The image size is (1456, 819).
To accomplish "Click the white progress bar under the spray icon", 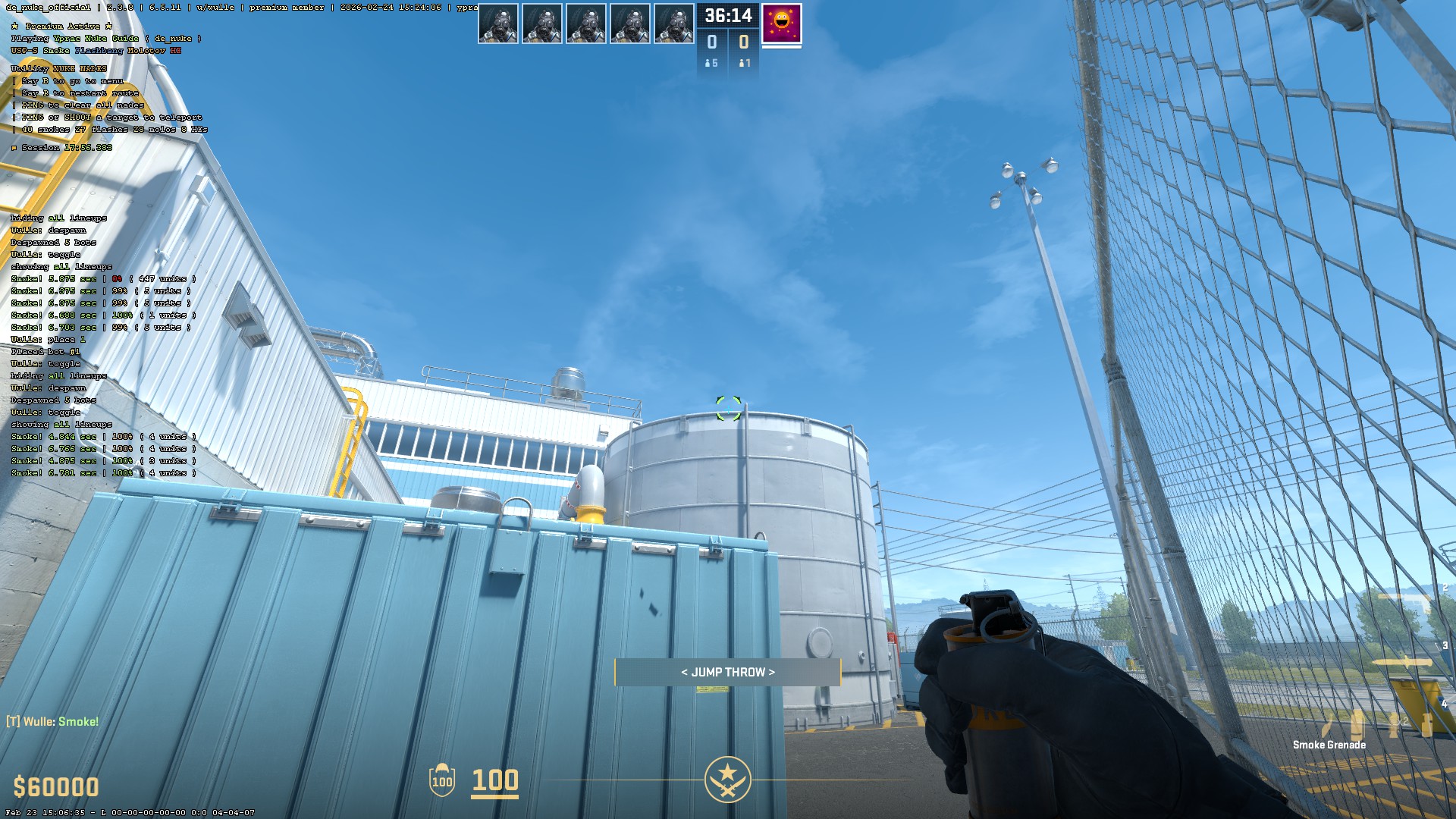I will click(x=782, y=47).
